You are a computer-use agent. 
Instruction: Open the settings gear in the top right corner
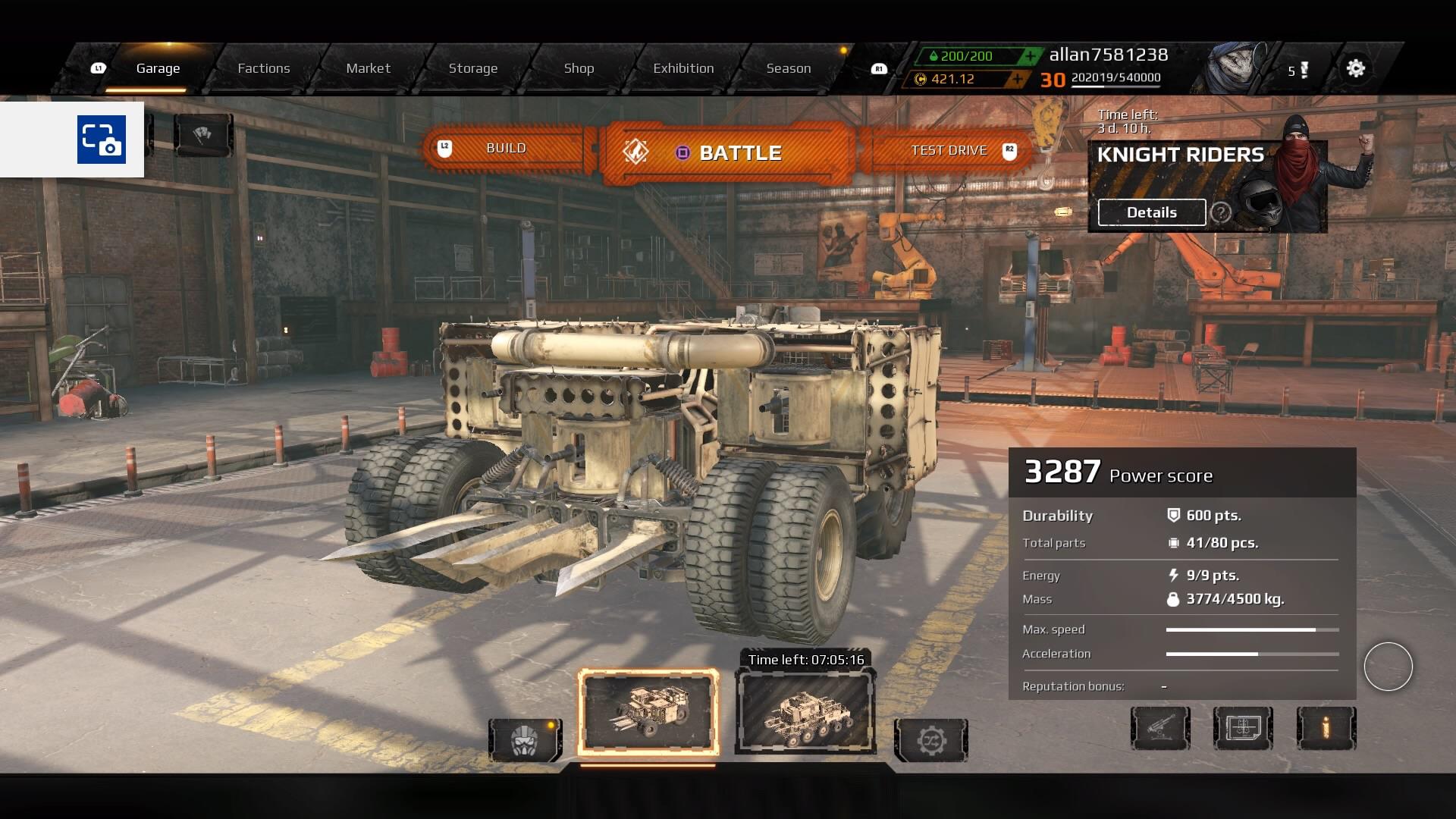click(1356, 68)
